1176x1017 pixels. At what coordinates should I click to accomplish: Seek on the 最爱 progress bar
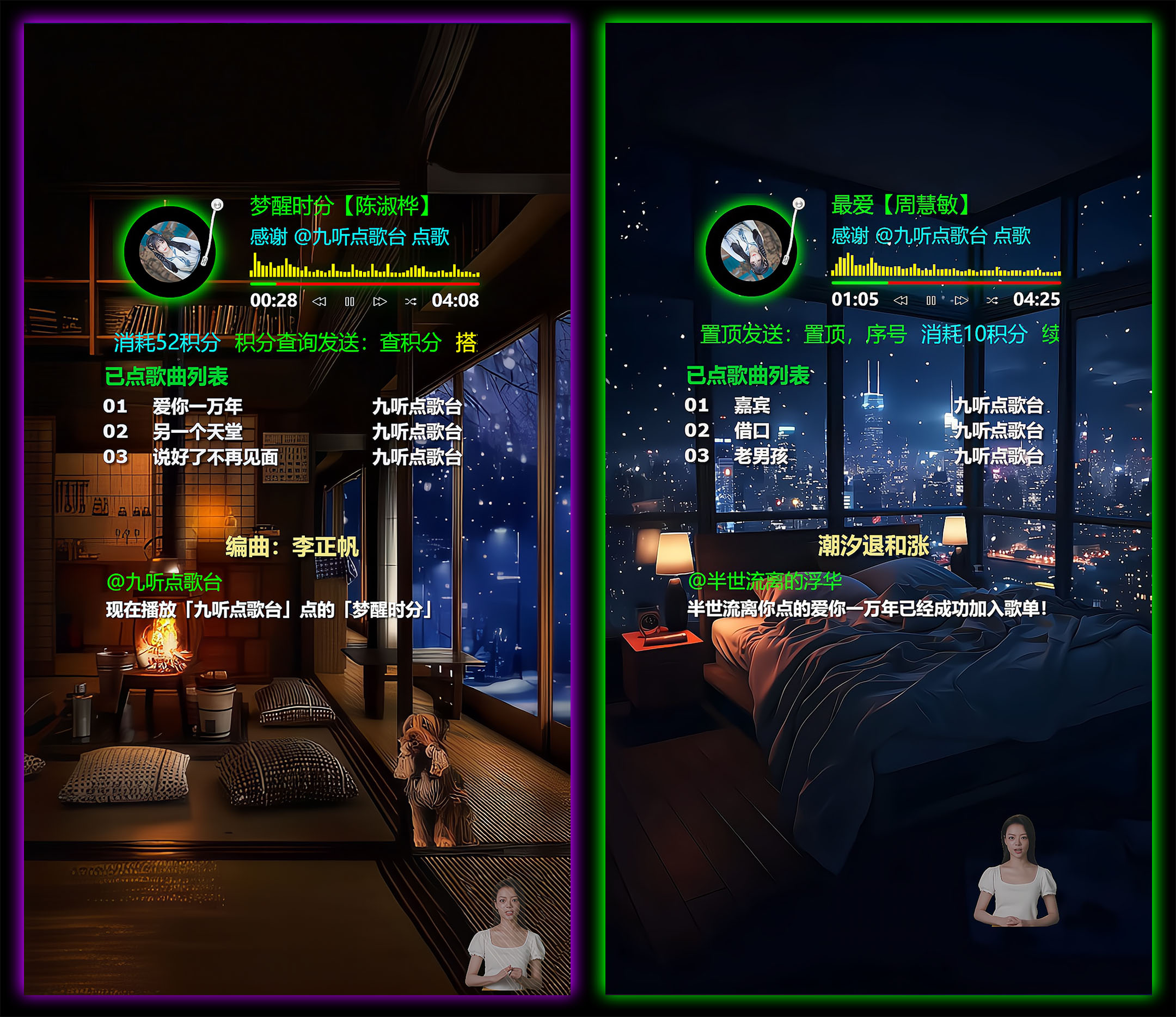(946, 282)
